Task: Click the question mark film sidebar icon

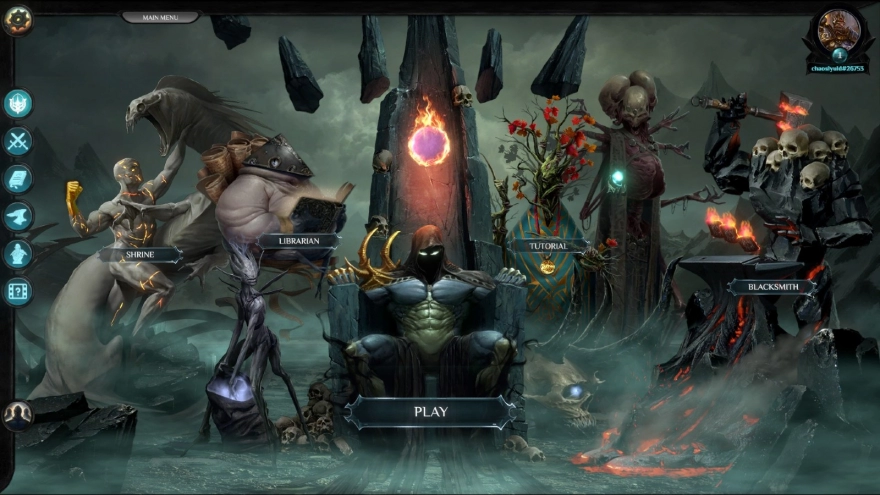Action: 19,291
